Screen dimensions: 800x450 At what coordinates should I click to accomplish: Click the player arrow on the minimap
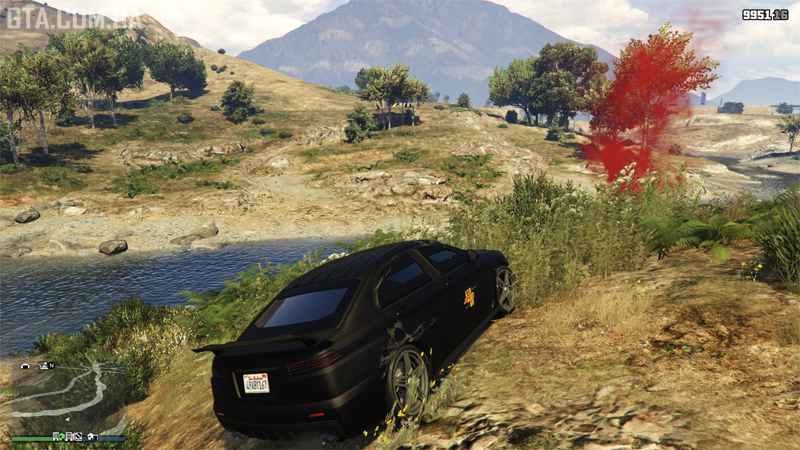[68, 420]
